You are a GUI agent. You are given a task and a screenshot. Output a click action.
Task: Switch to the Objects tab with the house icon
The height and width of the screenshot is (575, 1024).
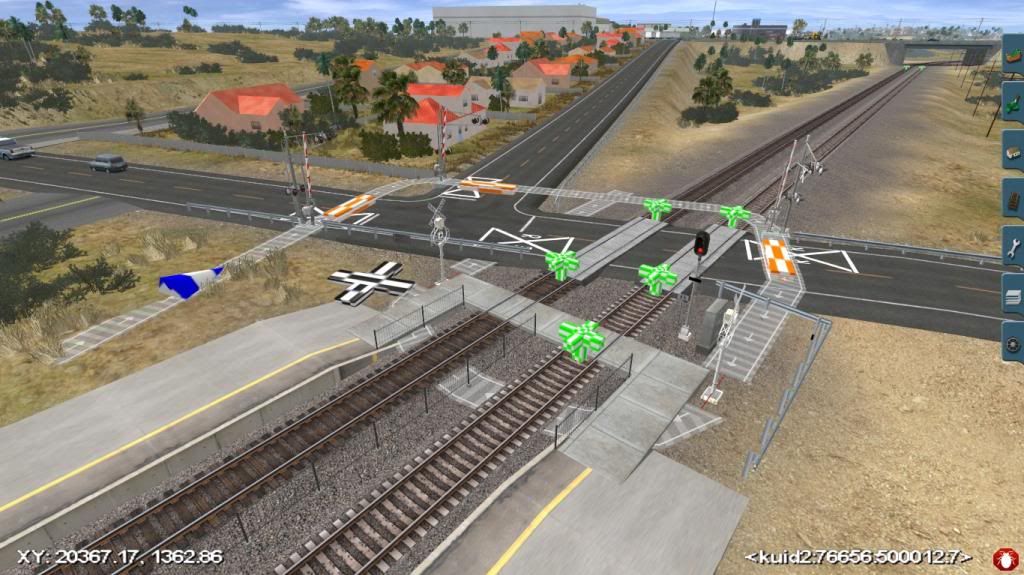pyautogui.click(x=1013, y=149)
